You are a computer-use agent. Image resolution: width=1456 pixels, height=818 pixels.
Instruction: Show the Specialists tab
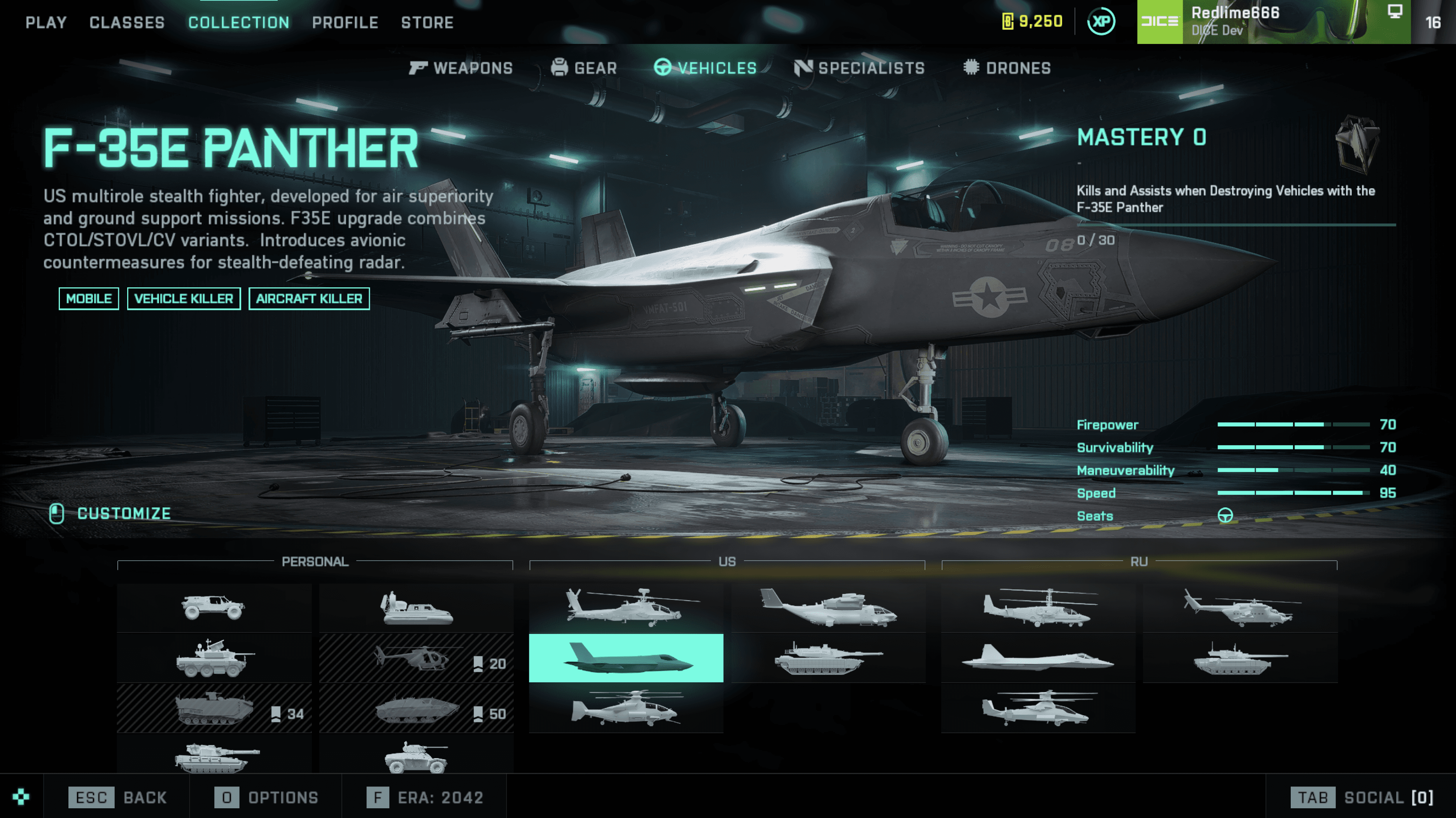860,68
